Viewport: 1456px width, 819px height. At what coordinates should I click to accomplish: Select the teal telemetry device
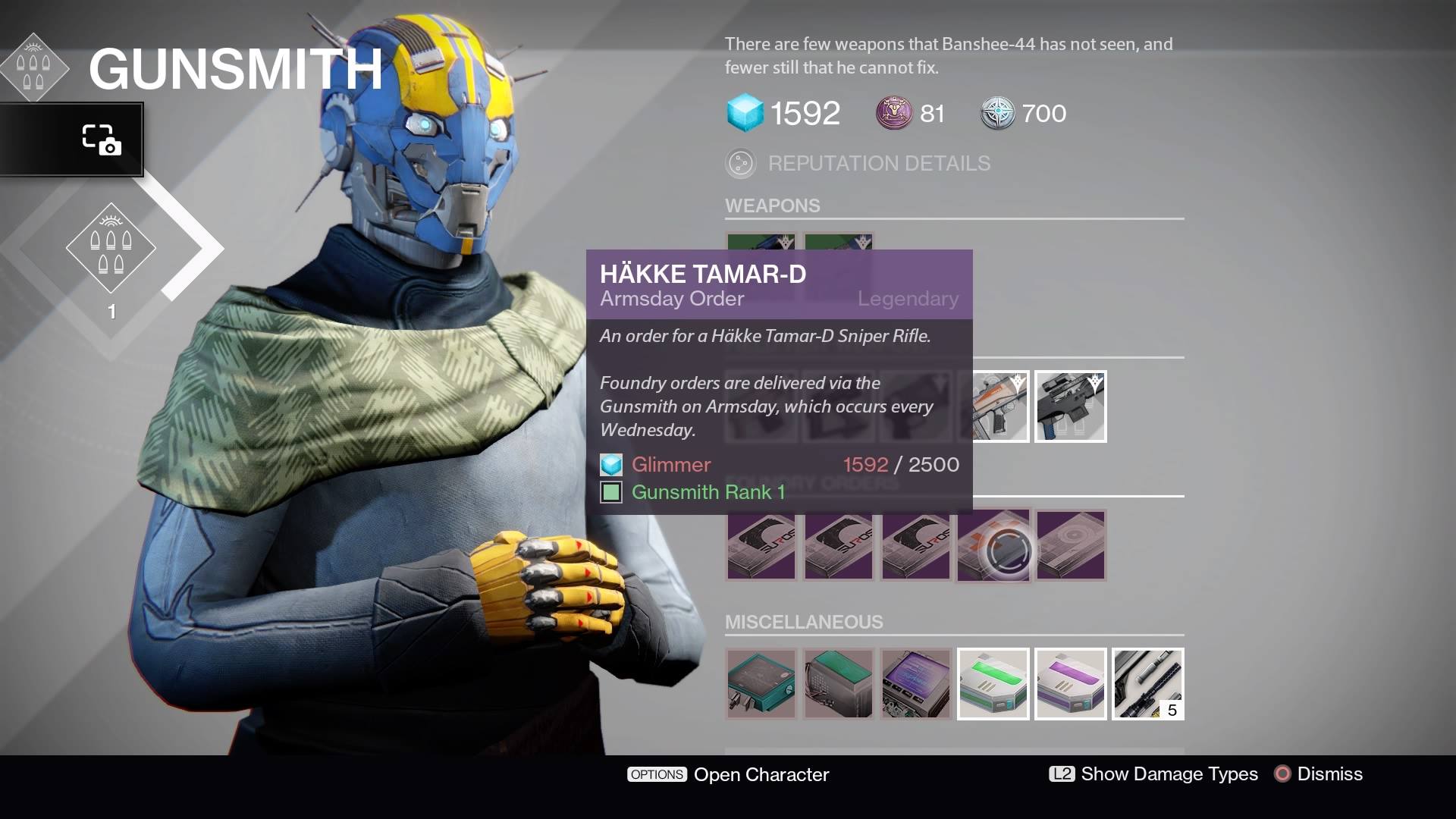(761, 683)
